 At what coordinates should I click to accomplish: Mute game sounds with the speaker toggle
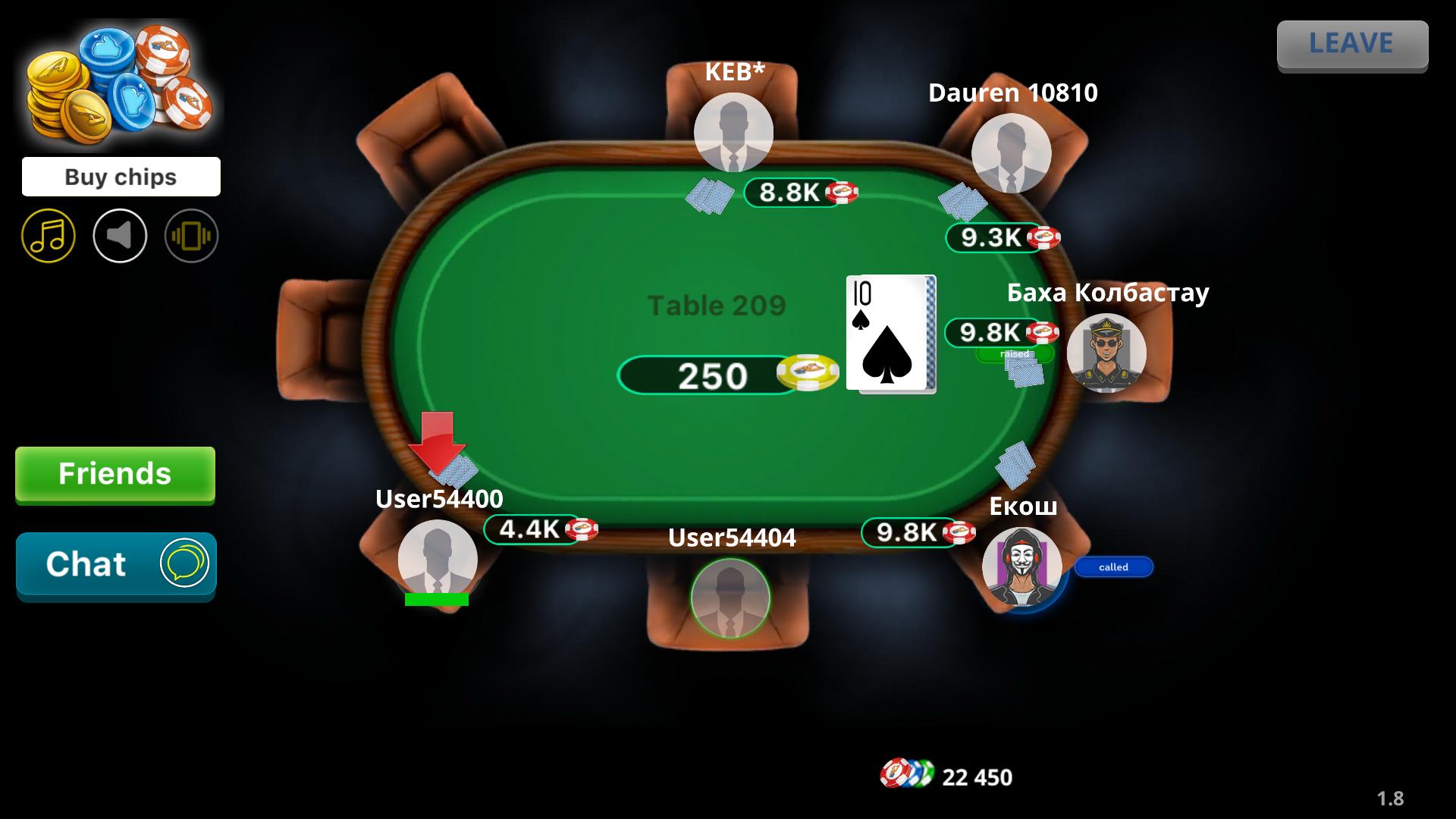pyautogui.click(x=120, y=236)
